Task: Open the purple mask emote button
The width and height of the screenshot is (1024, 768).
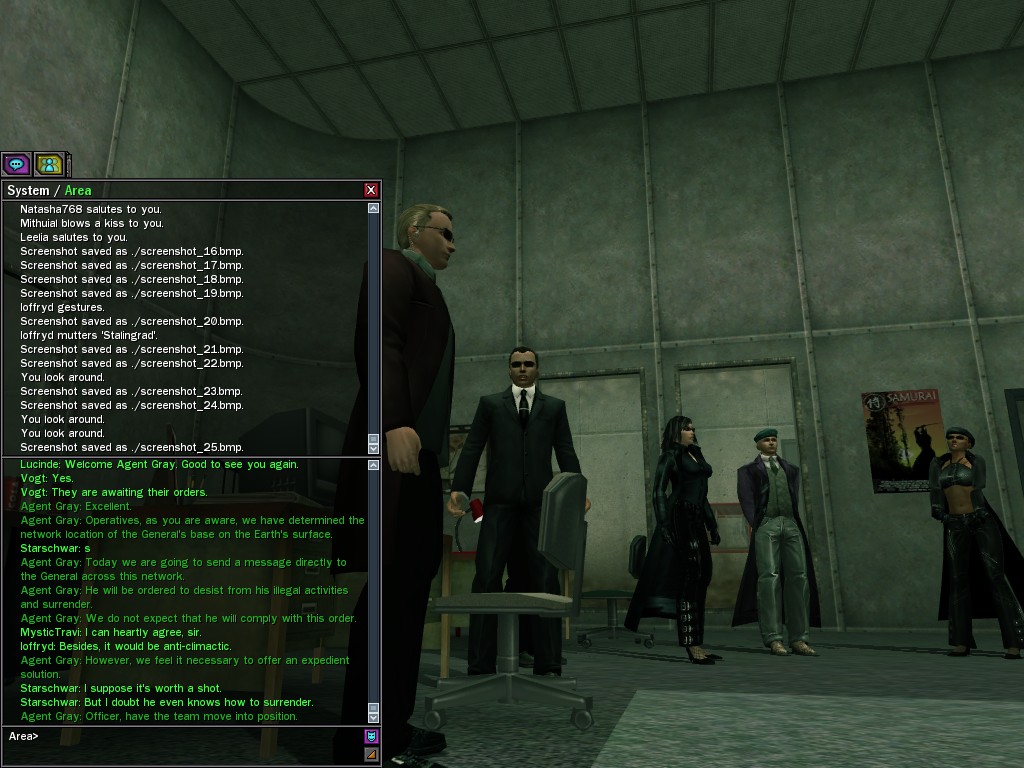Action: coord(371,737)
